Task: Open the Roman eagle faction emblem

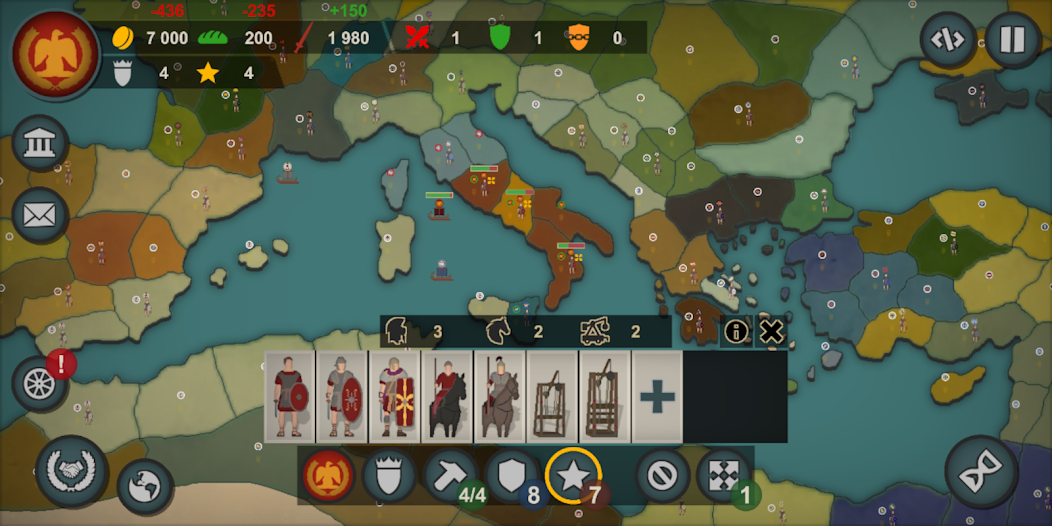Action: coord(56,56)
